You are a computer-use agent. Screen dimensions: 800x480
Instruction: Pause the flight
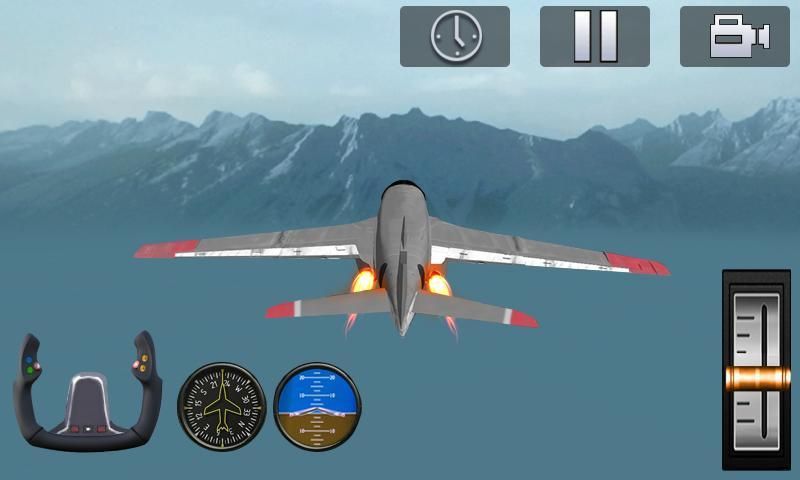[595, 37]
